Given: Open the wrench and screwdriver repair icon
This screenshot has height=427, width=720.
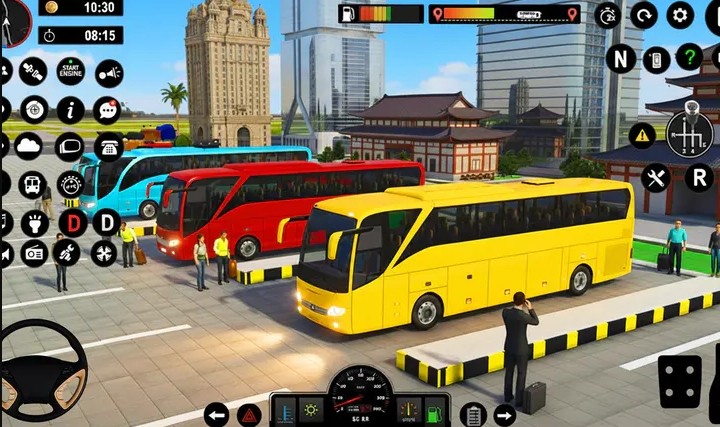Looking at the screenshot, I should [x=655, y=178].
